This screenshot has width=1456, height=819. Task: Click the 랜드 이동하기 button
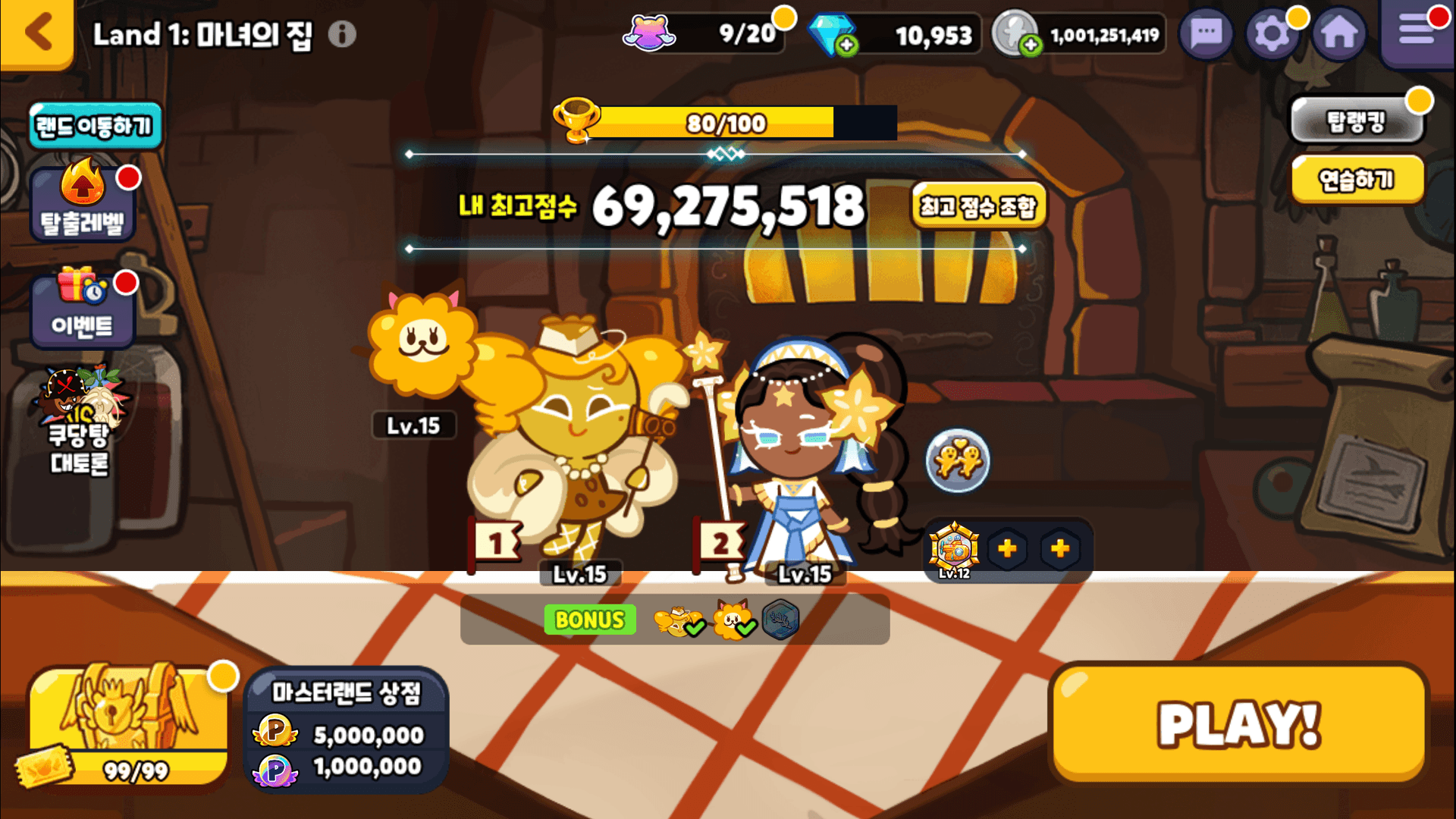pos(96,126)
